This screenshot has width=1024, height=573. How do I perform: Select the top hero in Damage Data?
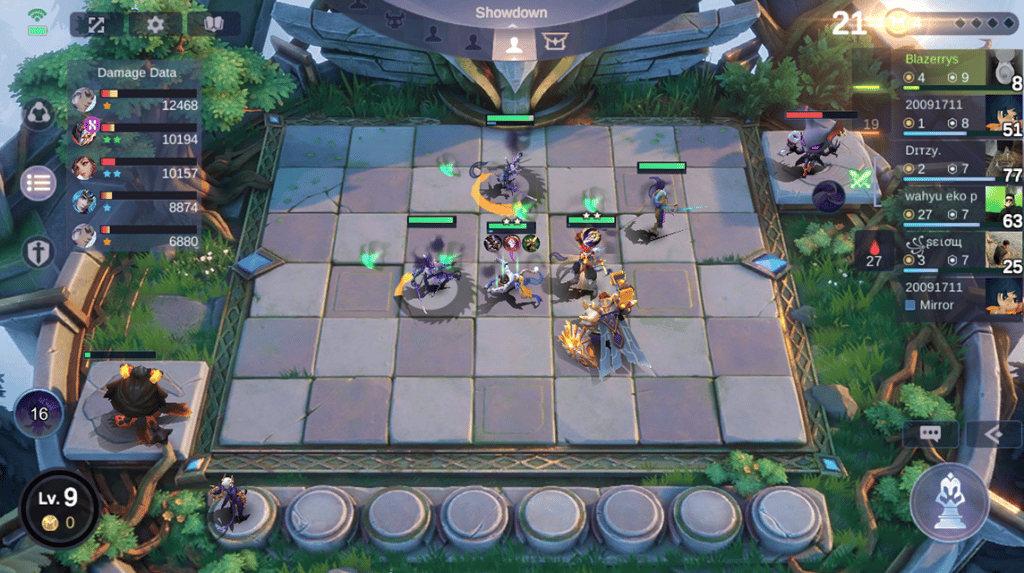click(85, 100)
